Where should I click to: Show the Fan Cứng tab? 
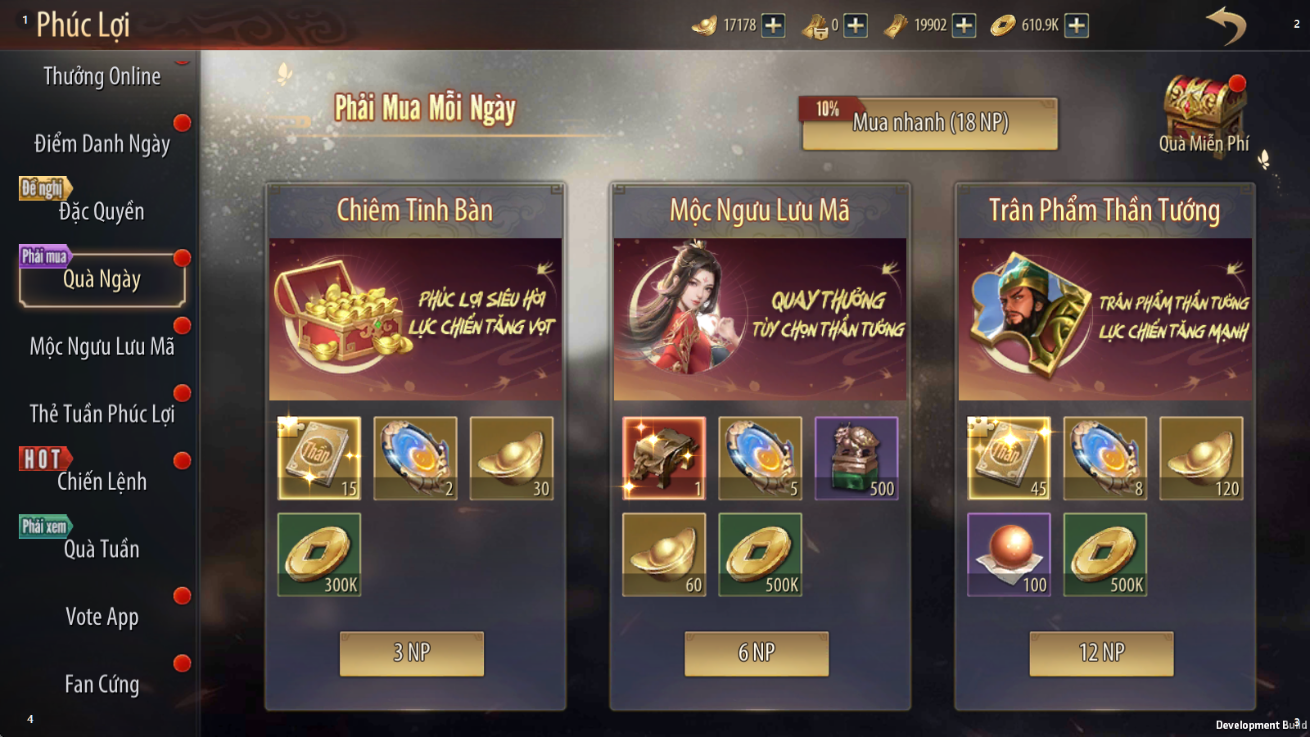tap(101, 684)
